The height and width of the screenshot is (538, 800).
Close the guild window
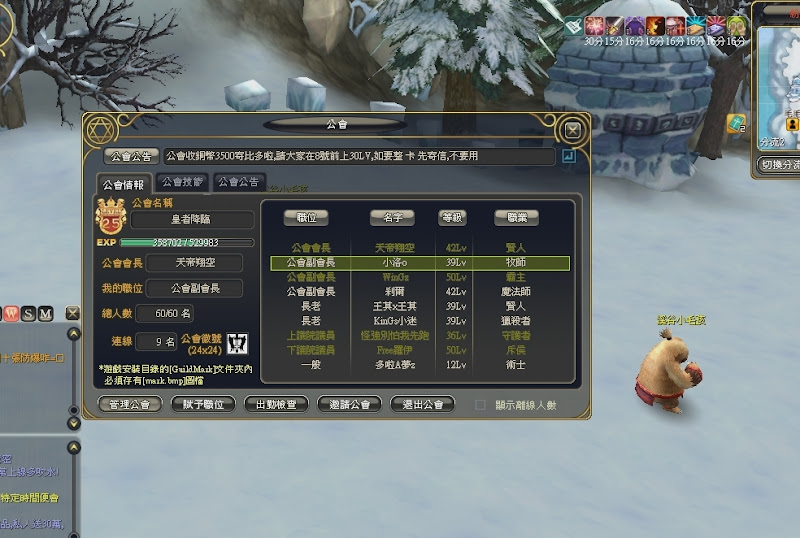[x=572, y=130]
